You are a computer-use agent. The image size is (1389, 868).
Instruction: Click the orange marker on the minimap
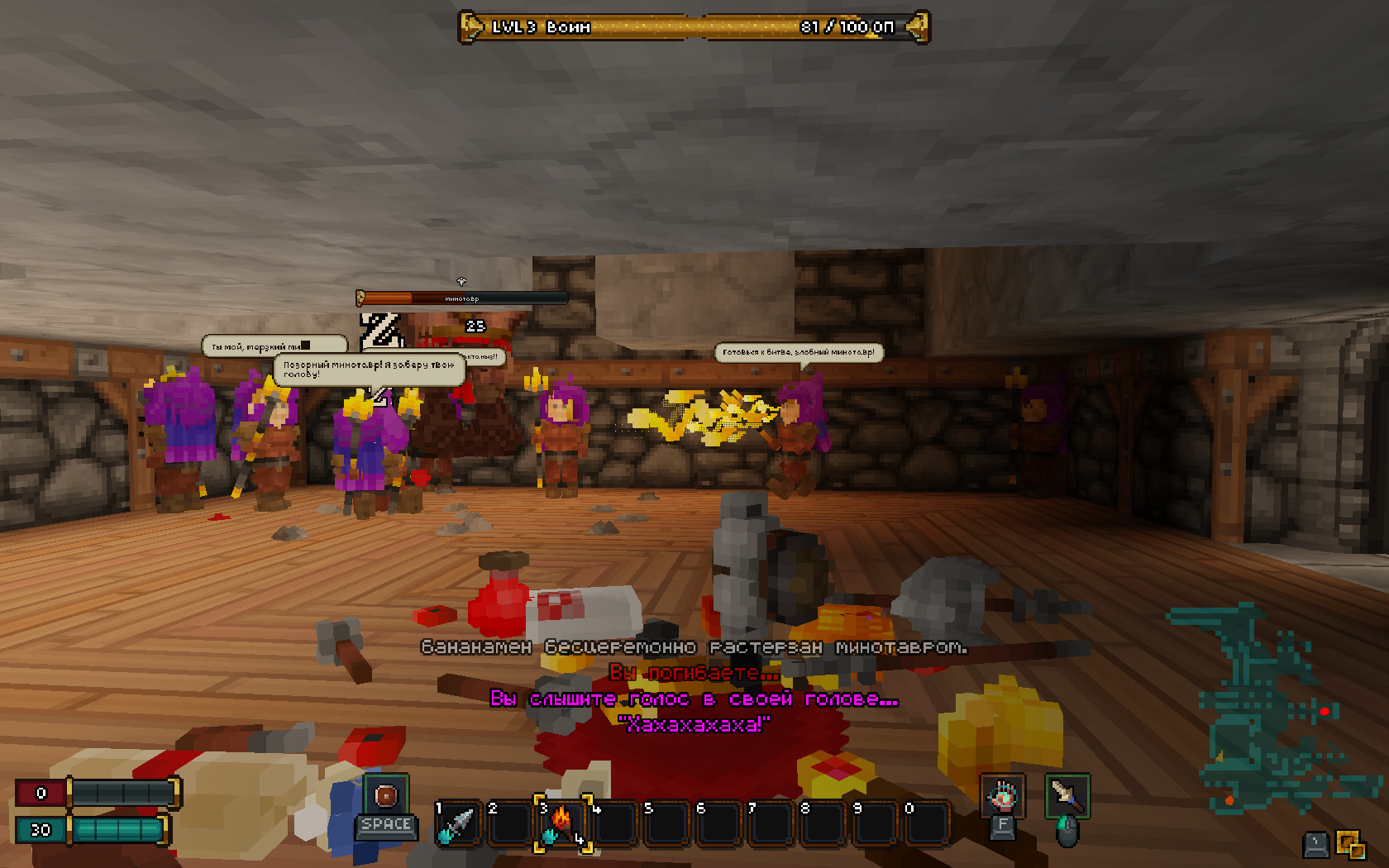[1229, 800]
